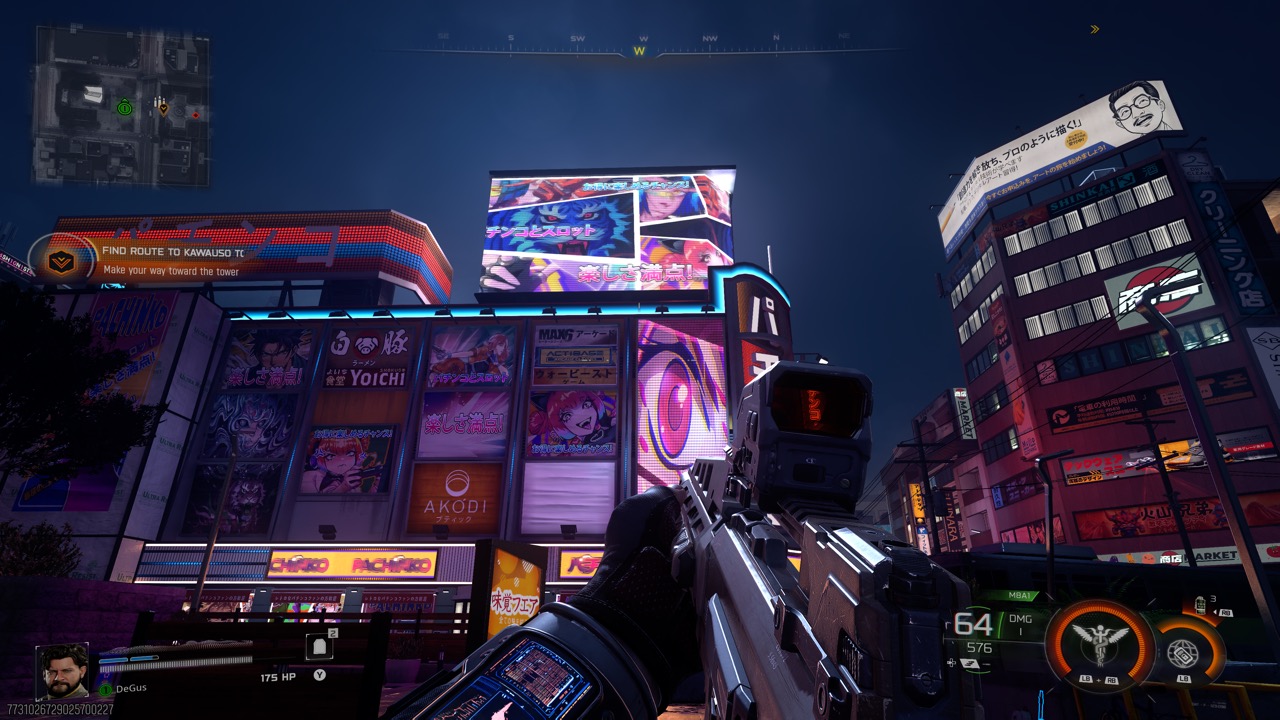
Task: Click the yellow double-chevron indicator
Action: 1094,29
